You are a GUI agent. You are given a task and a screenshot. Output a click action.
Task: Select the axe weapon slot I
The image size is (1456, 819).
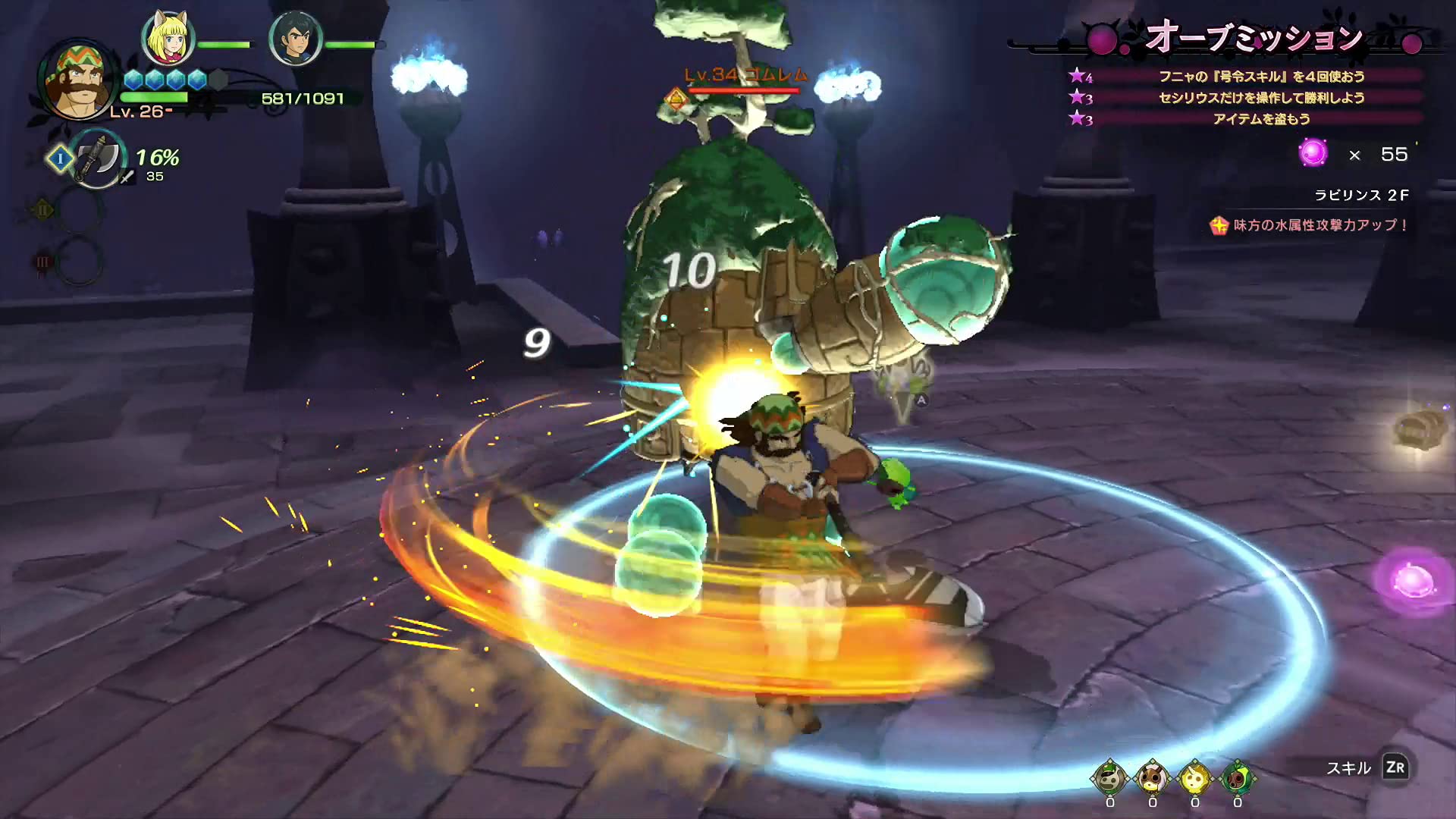(x=97, y=158)
